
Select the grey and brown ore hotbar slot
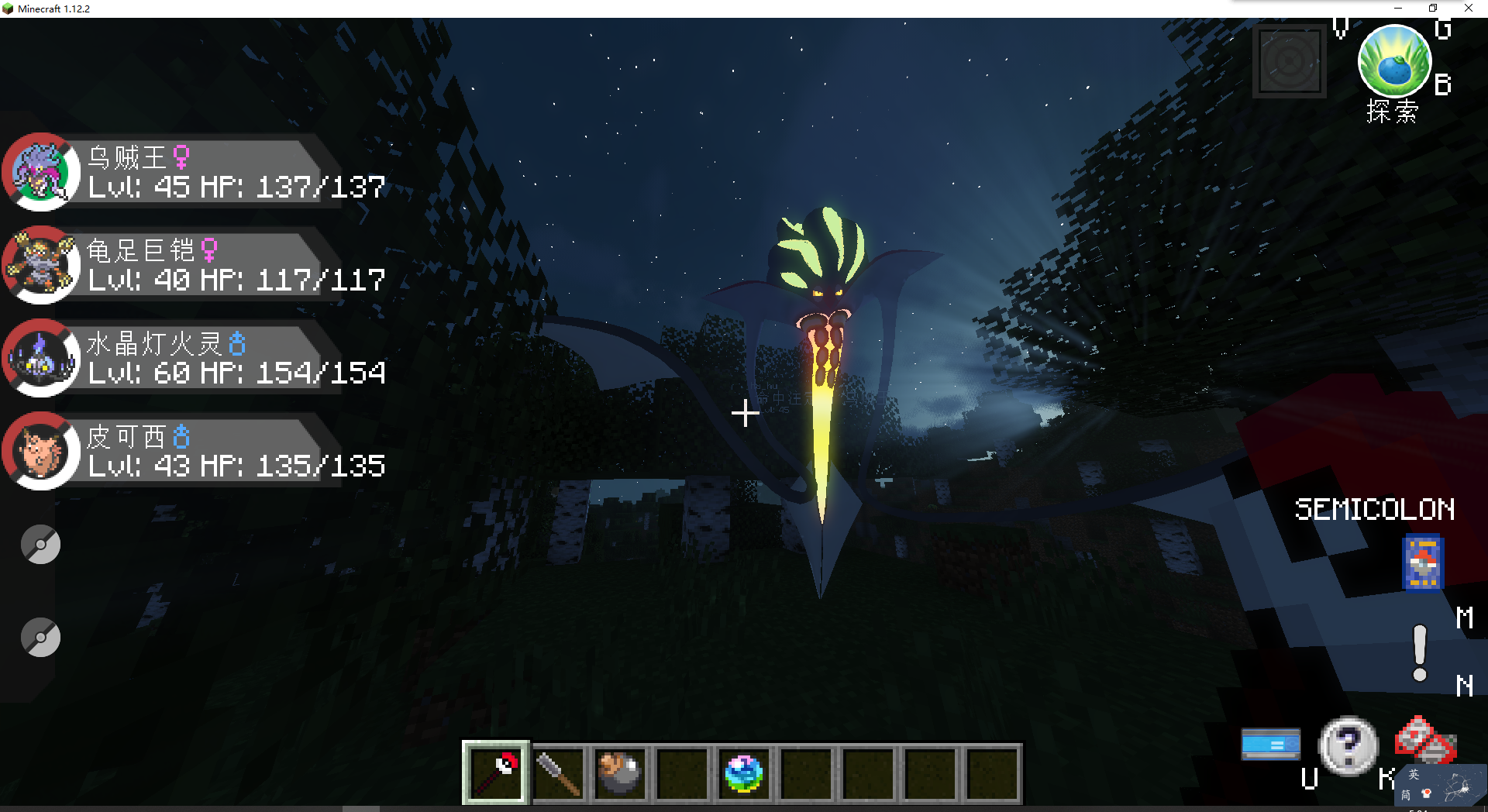(x=620, y=772)
